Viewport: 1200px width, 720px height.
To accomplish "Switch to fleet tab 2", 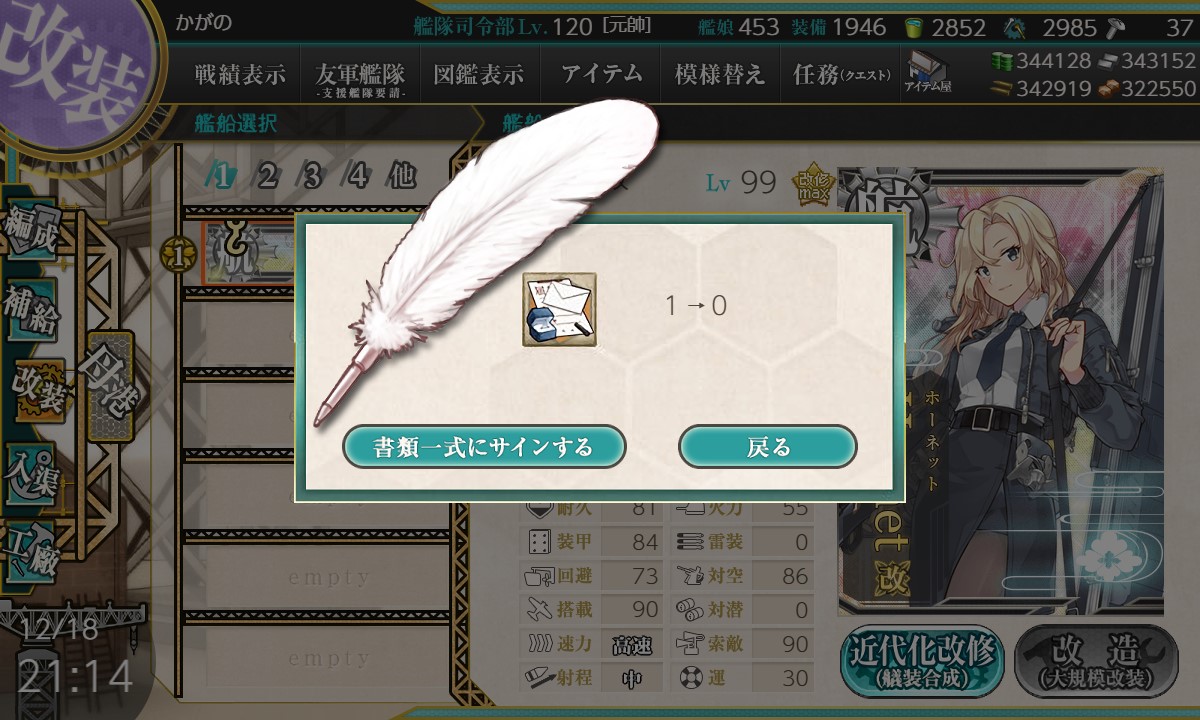I will click(267, 177).
